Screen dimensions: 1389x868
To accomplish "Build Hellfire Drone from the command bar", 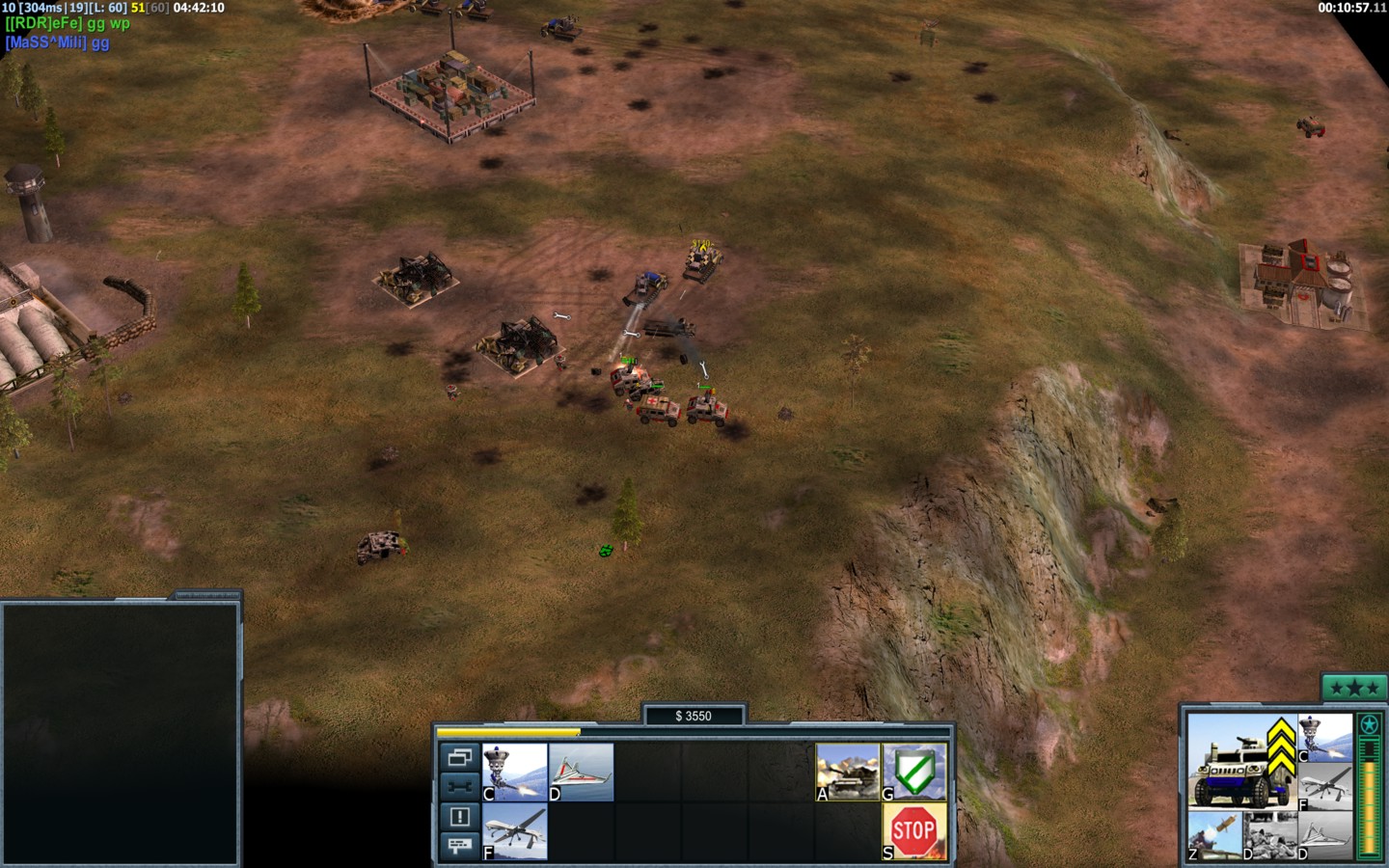I will pos(514,831).
